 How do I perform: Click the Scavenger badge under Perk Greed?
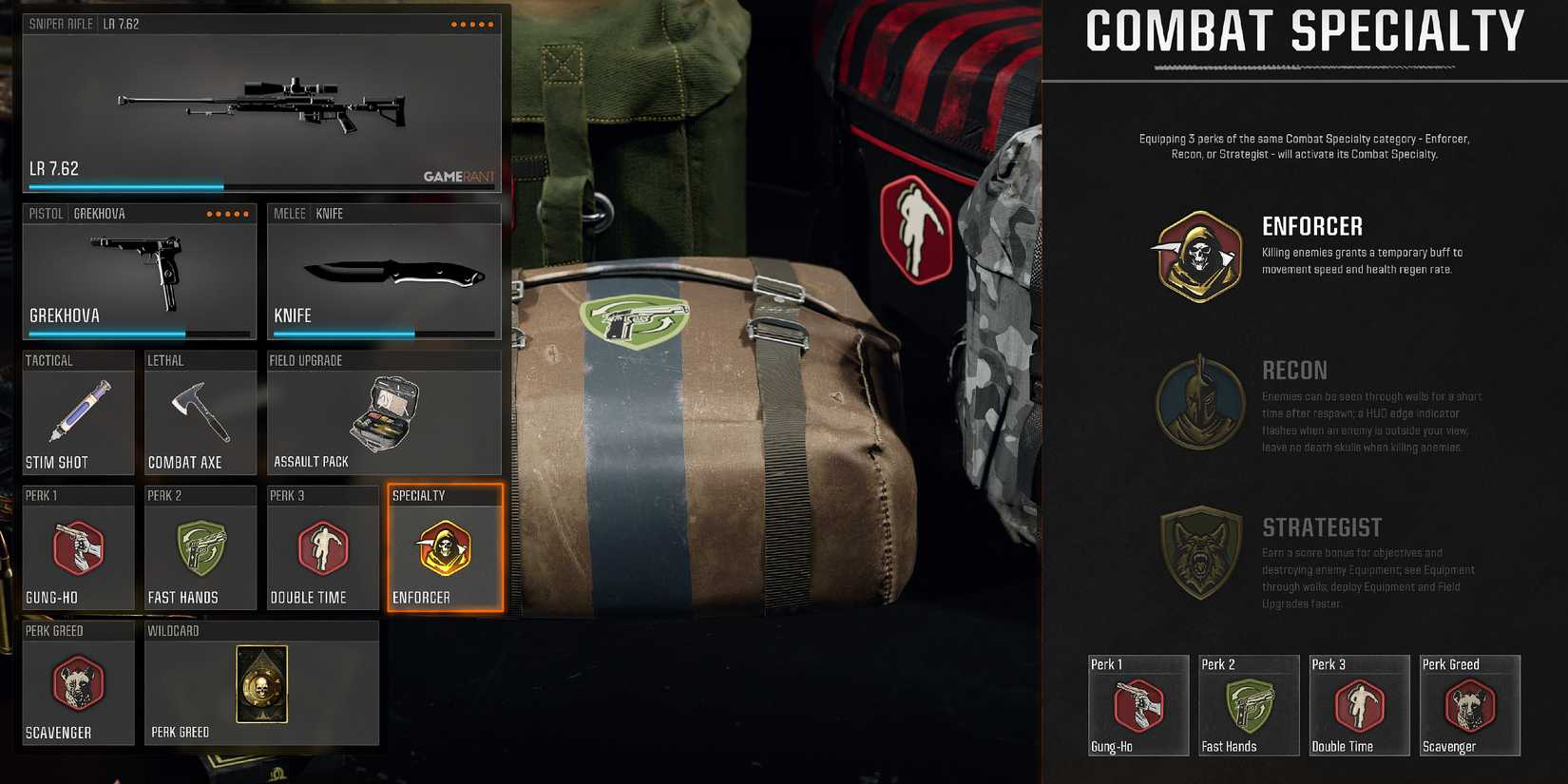1469,703
